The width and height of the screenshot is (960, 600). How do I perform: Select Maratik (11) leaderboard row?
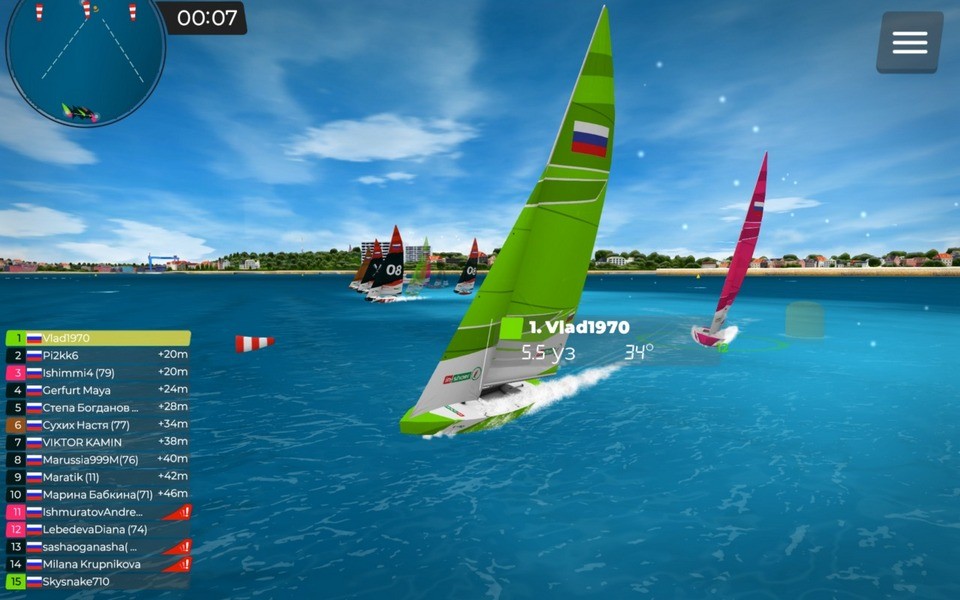98,477
